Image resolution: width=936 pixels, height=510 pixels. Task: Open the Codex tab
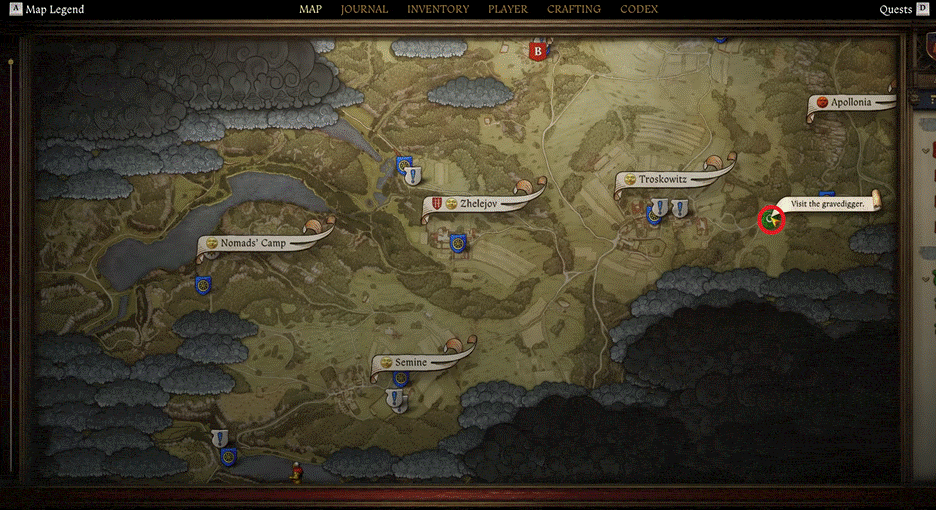pyautogui.click(x=639, y=10)
